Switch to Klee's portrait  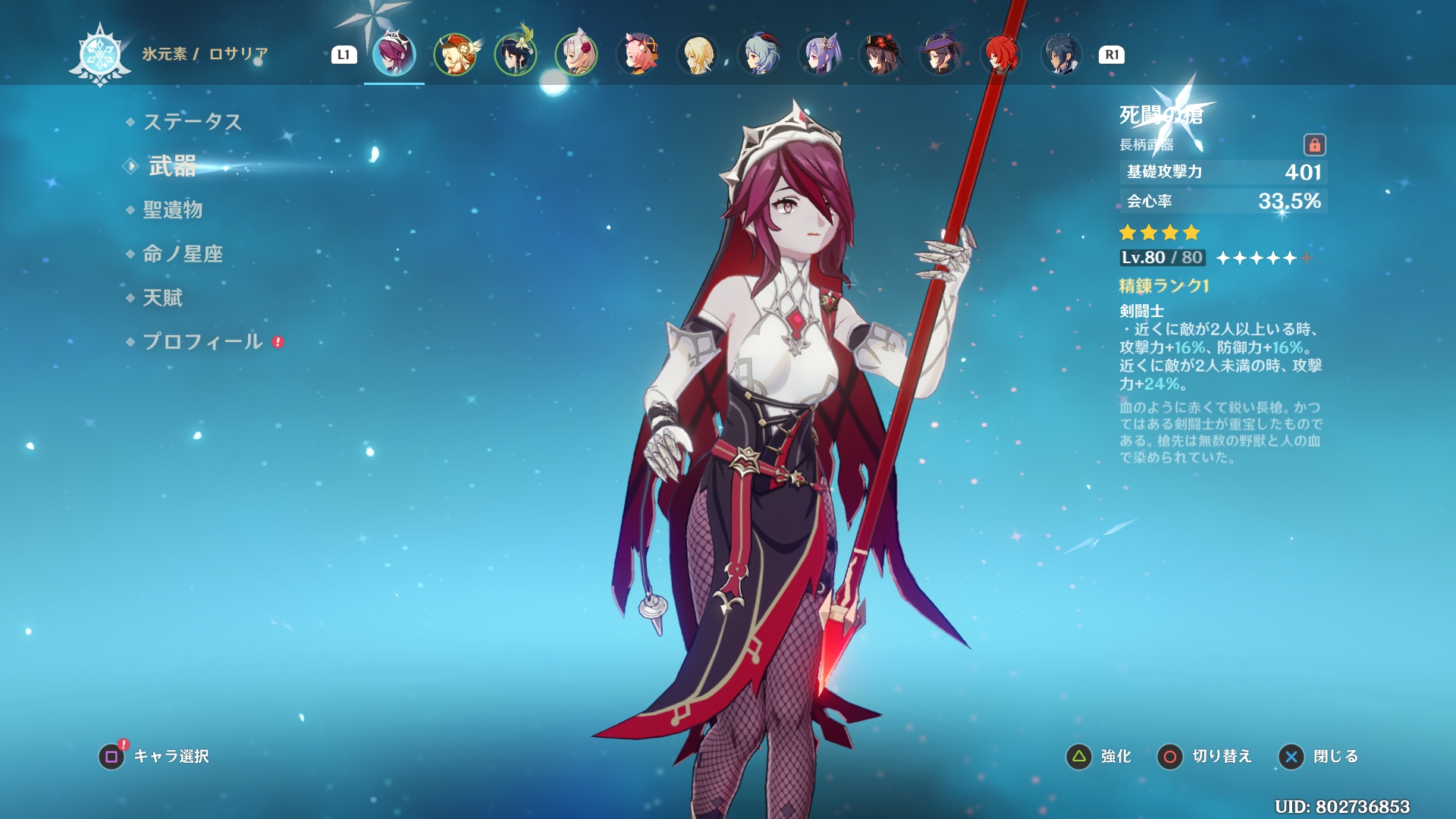click(x=455, y=55)
